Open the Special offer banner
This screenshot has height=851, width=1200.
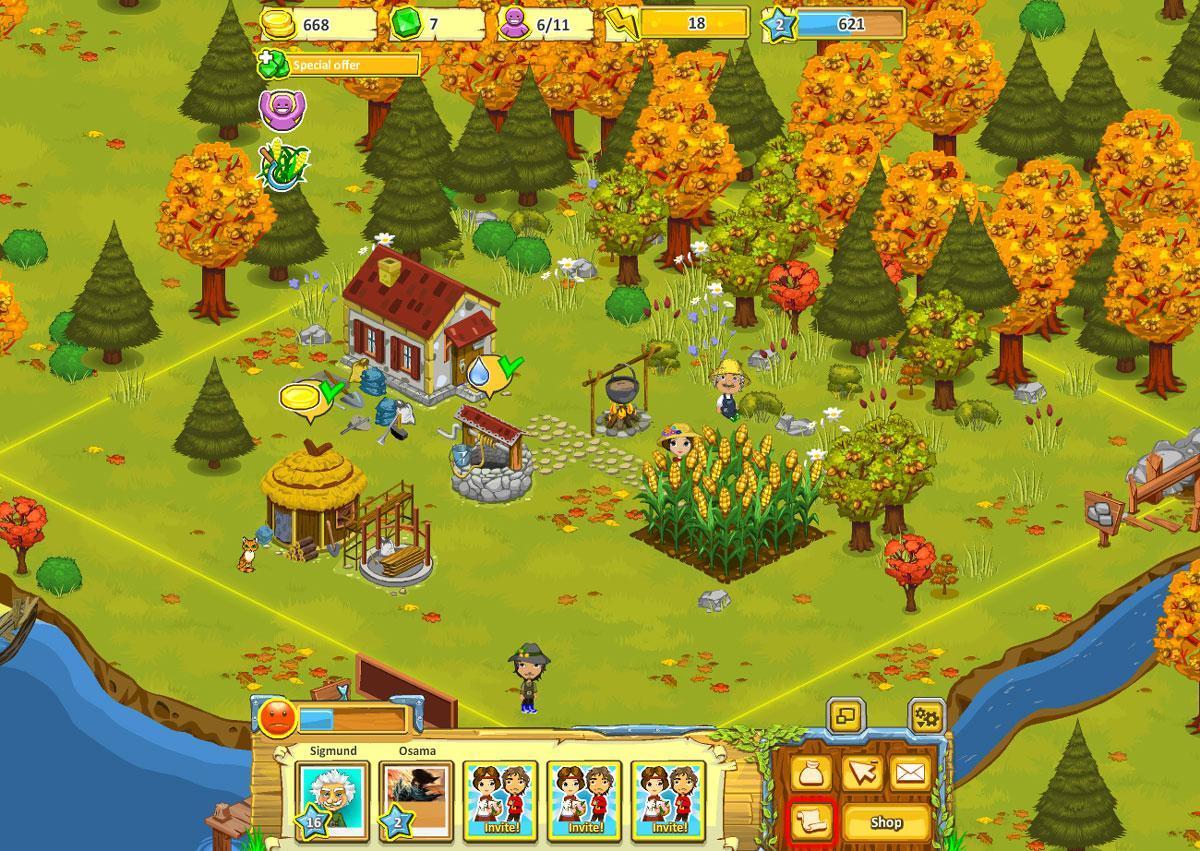340,65
